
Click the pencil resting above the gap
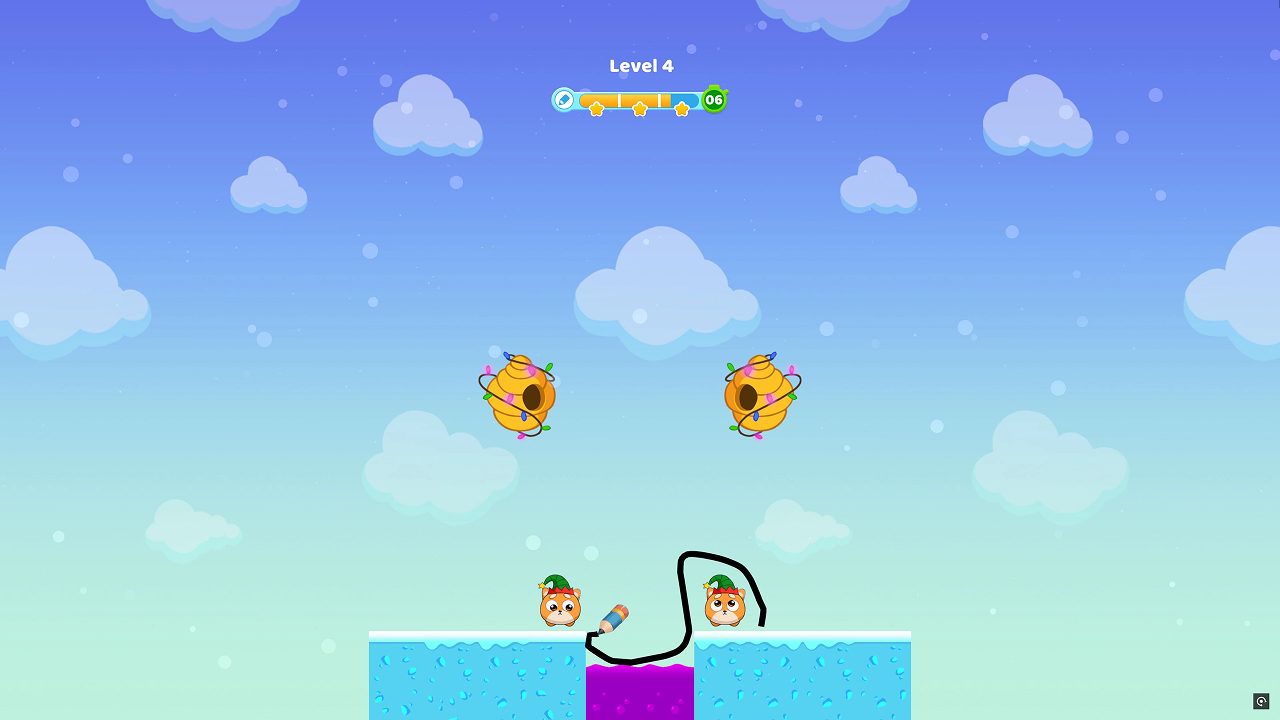pyautogui.click(x=612, y=617)
